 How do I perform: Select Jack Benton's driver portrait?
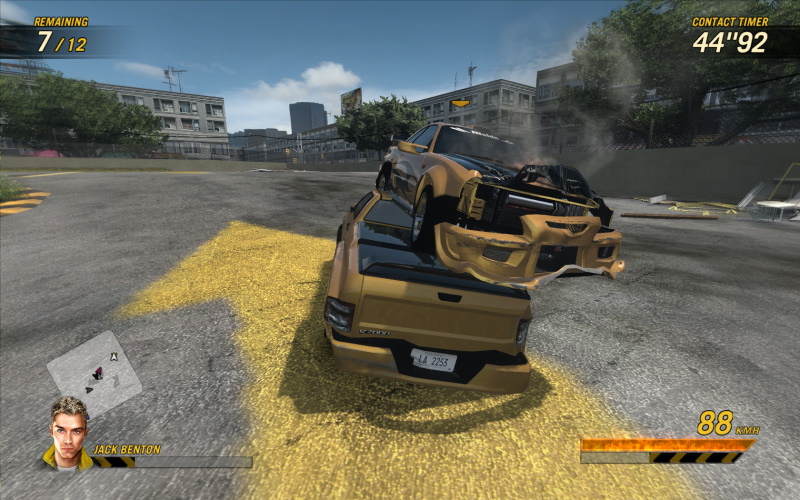(x=68, y=433)
